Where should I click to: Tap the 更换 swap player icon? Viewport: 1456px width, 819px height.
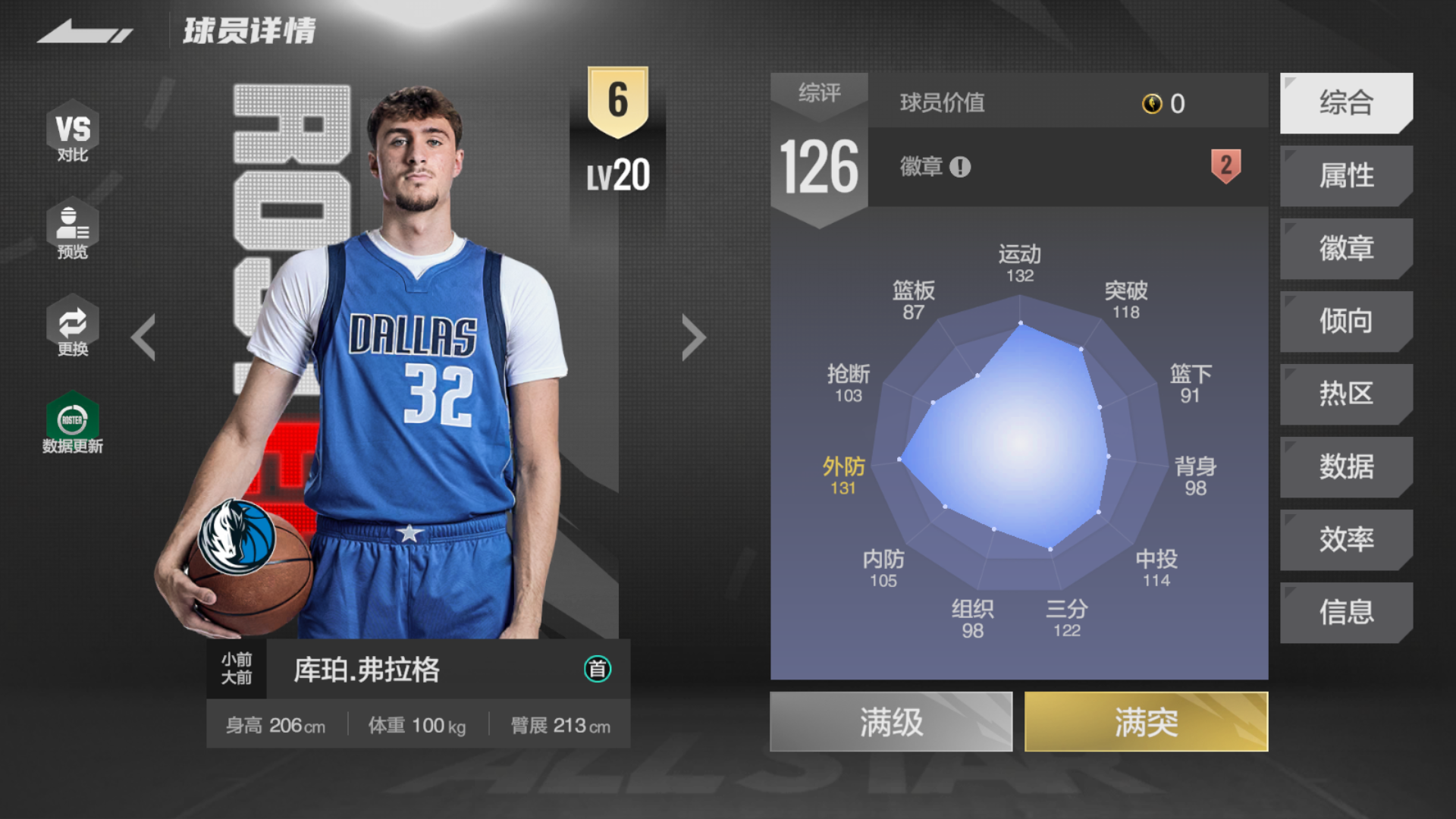click(73, 327)
